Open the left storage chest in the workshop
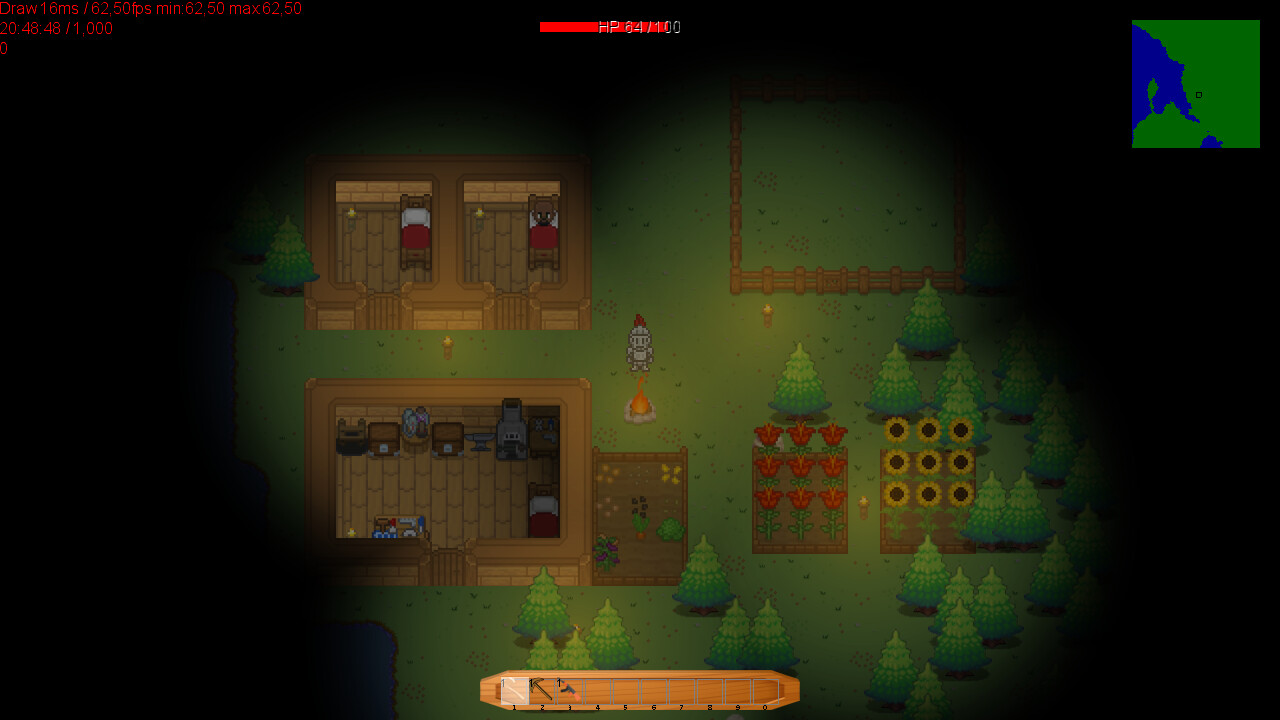1280x720 pixels. (x=382, y=438)
